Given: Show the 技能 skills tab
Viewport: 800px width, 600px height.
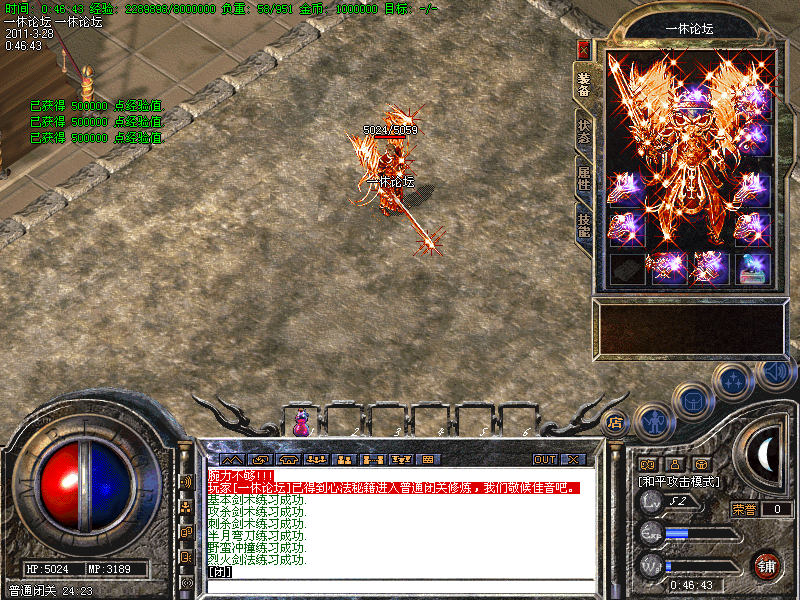Looking at the screenshot, I should (583, 225).
